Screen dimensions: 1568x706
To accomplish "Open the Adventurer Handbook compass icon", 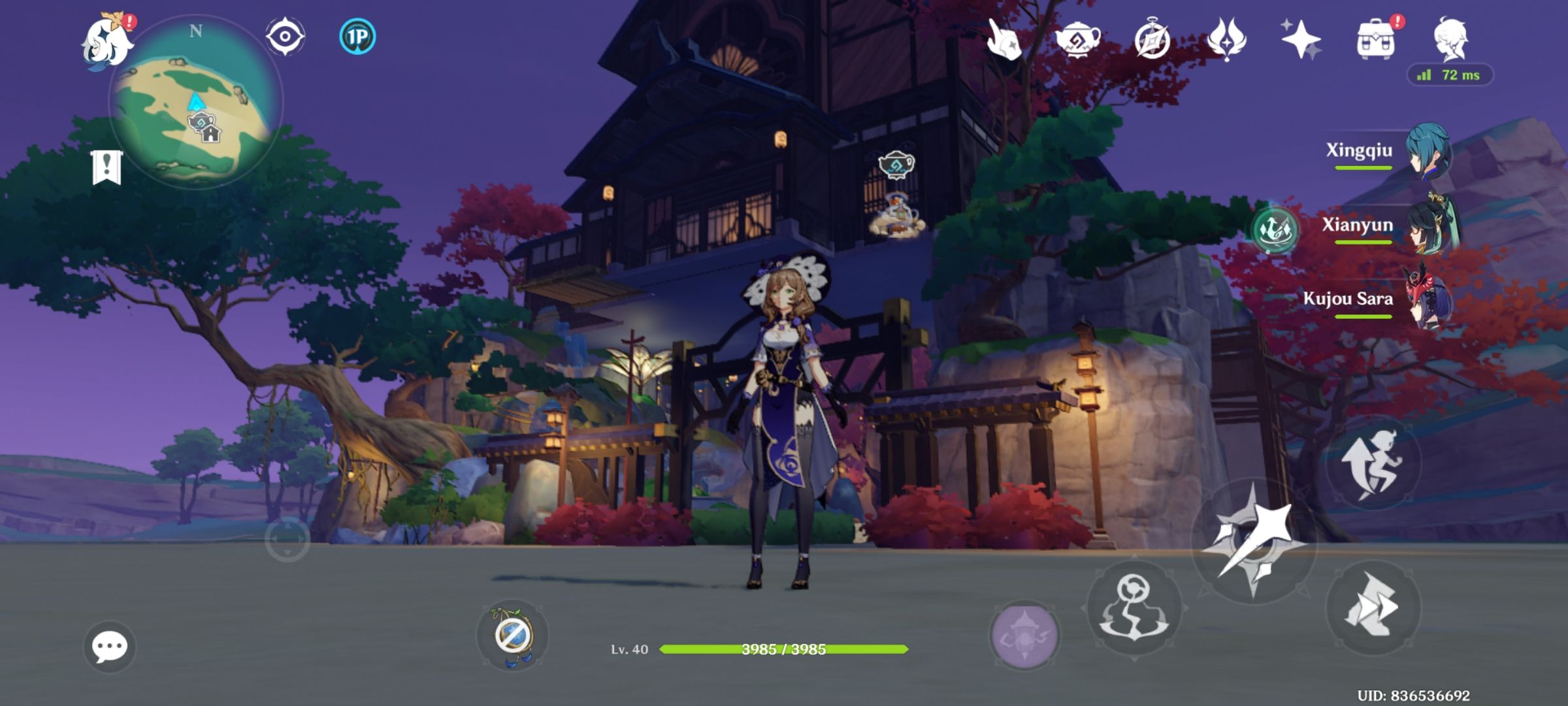I will [x=1151, y=39].
